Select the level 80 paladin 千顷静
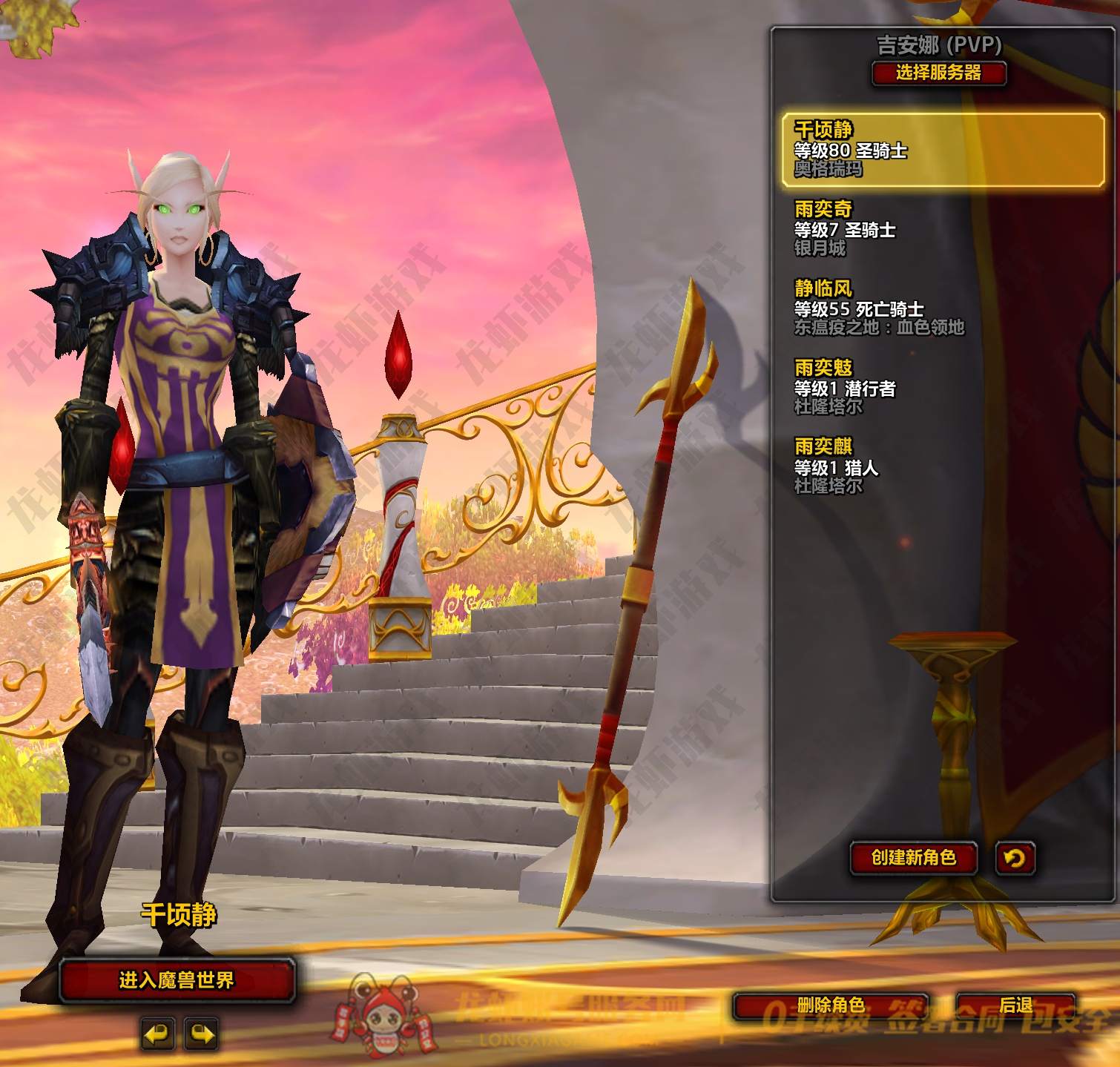Viewport: 1120px width, 1067px height. pos(942,149)
